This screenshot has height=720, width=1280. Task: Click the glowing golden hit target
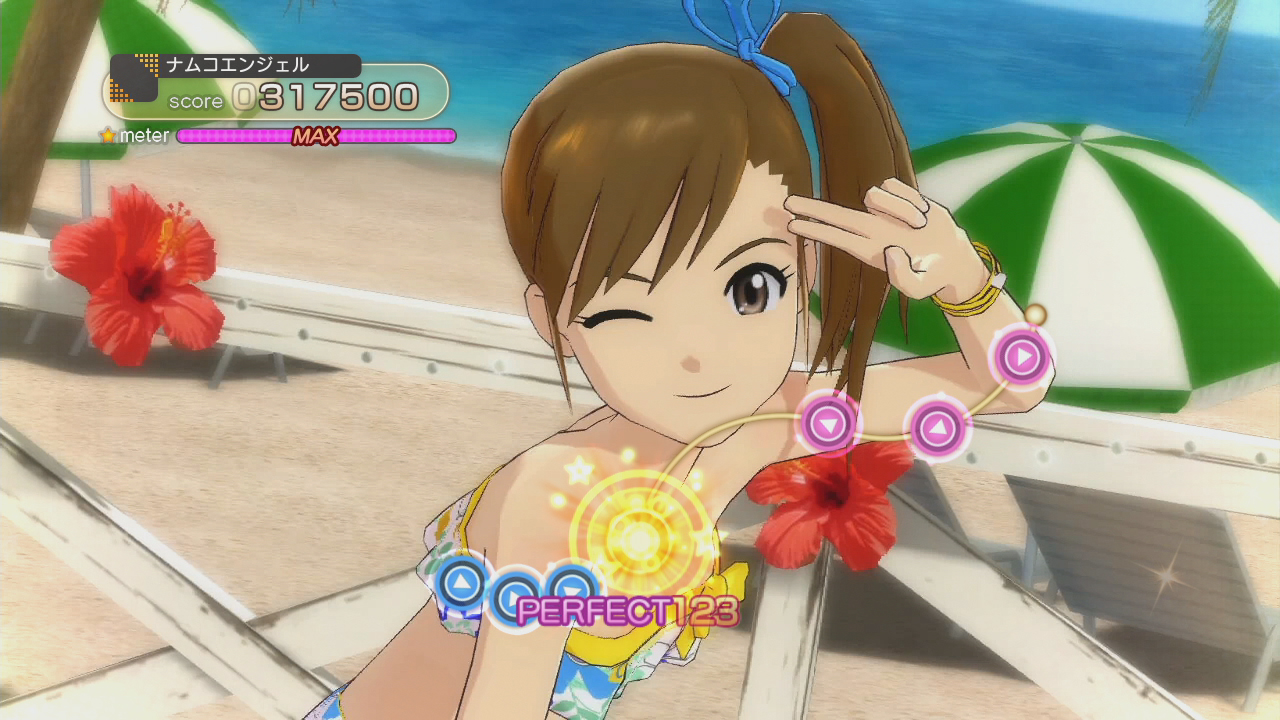637,540
